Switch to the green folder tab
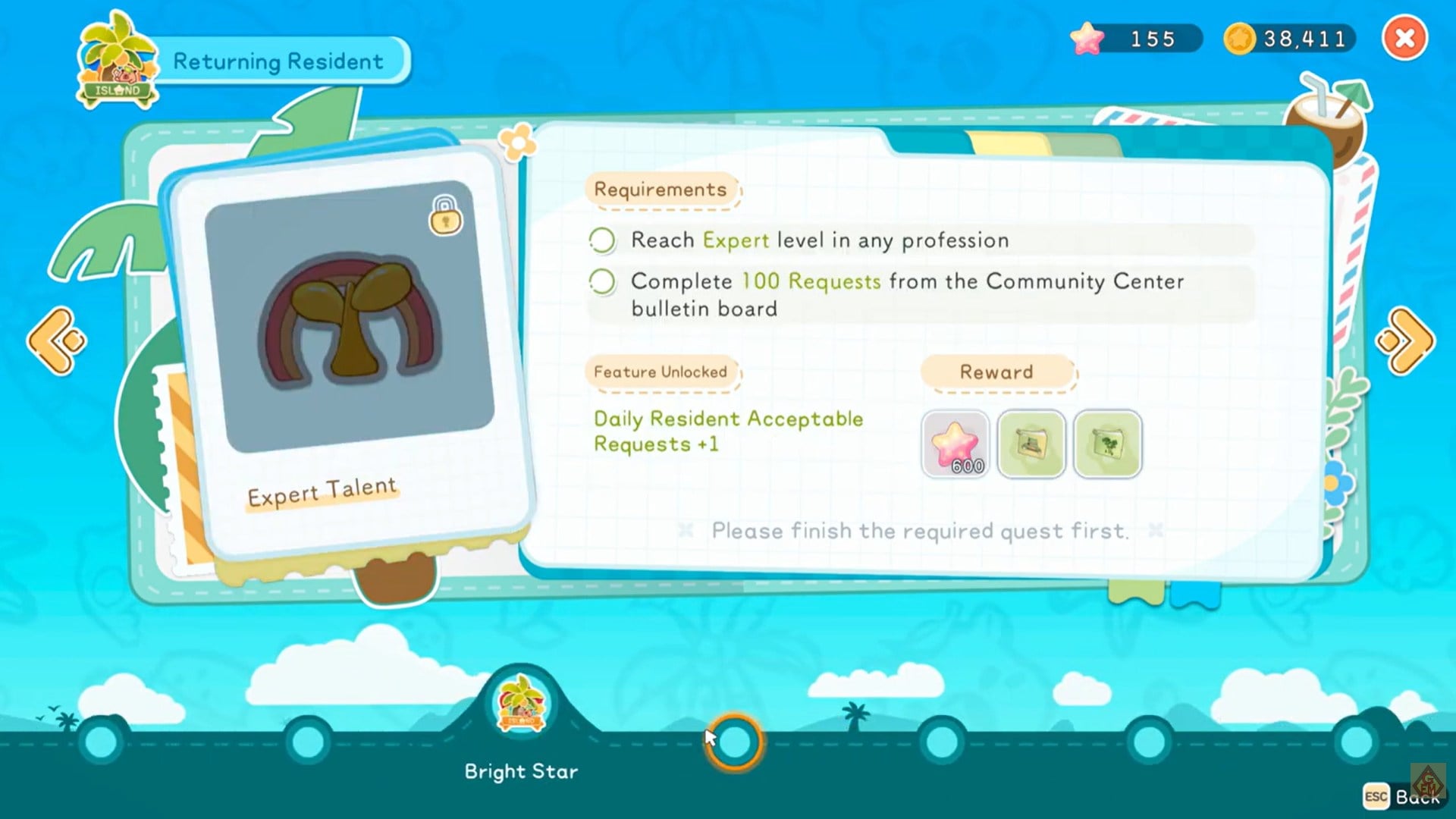1456x819 pixels. click(x=1083, y=144)
